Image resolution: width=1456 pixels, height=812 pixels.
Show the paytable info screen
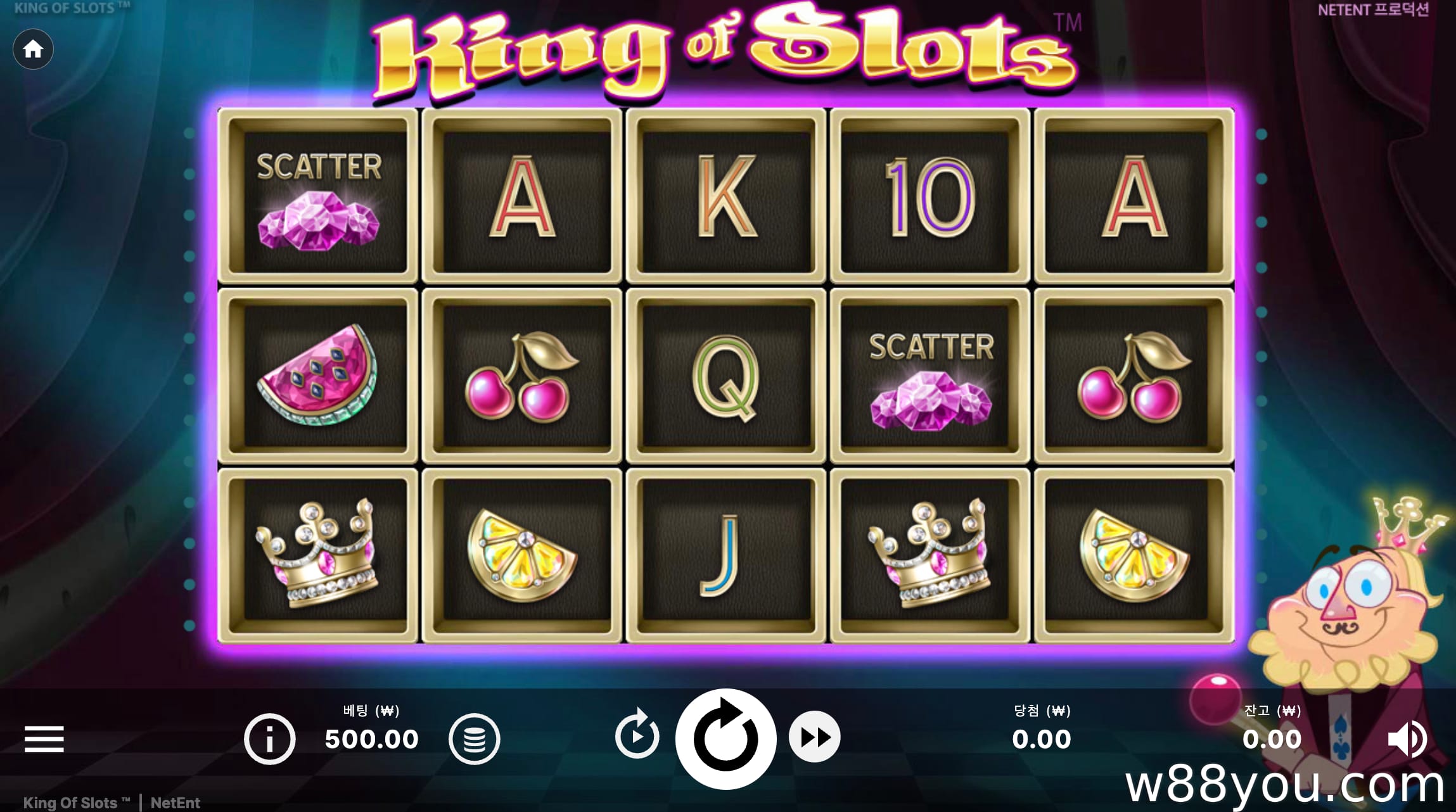click(270, 739)
